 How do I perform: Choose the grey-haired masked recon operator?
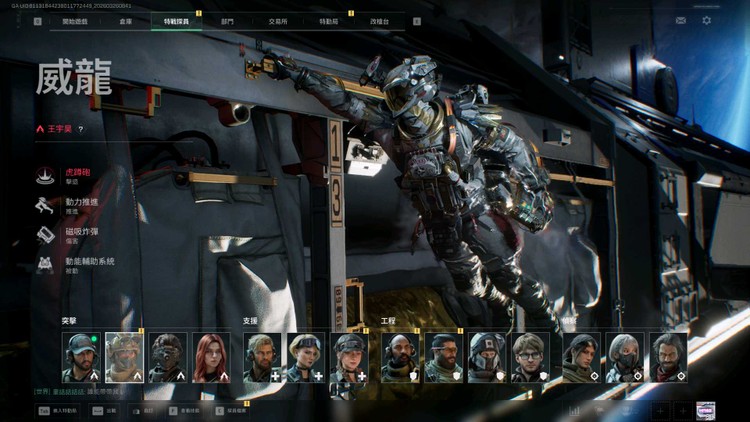625,358
